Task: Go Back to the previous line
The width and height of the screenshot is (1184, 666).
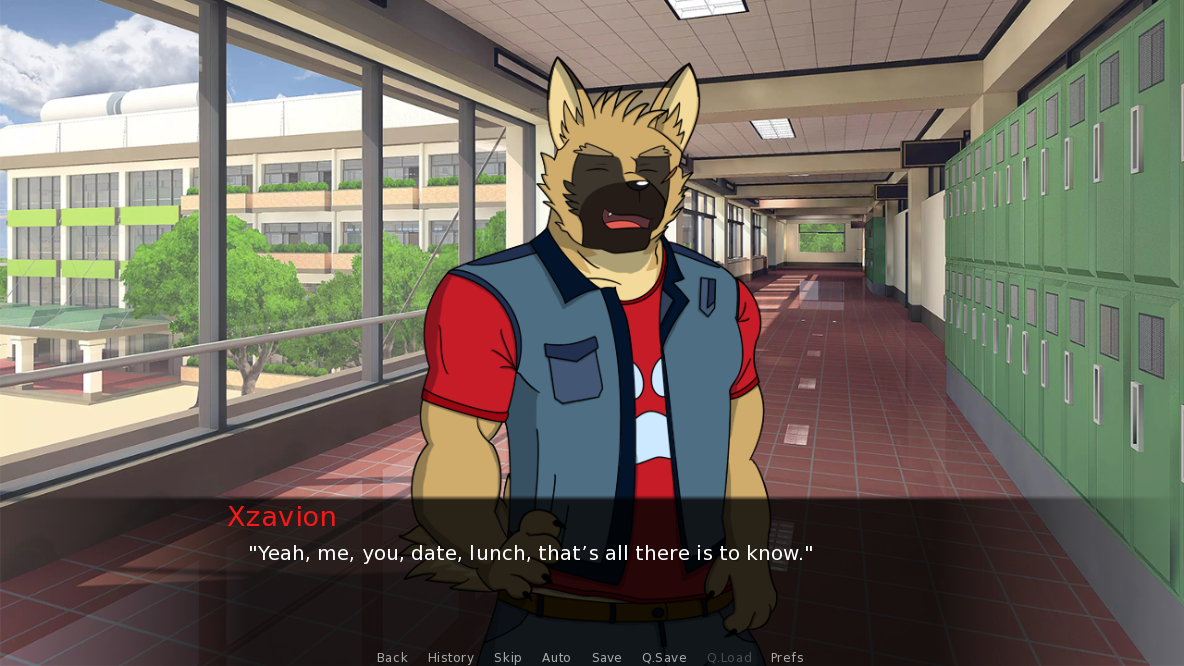Action: tap(392, 657)
